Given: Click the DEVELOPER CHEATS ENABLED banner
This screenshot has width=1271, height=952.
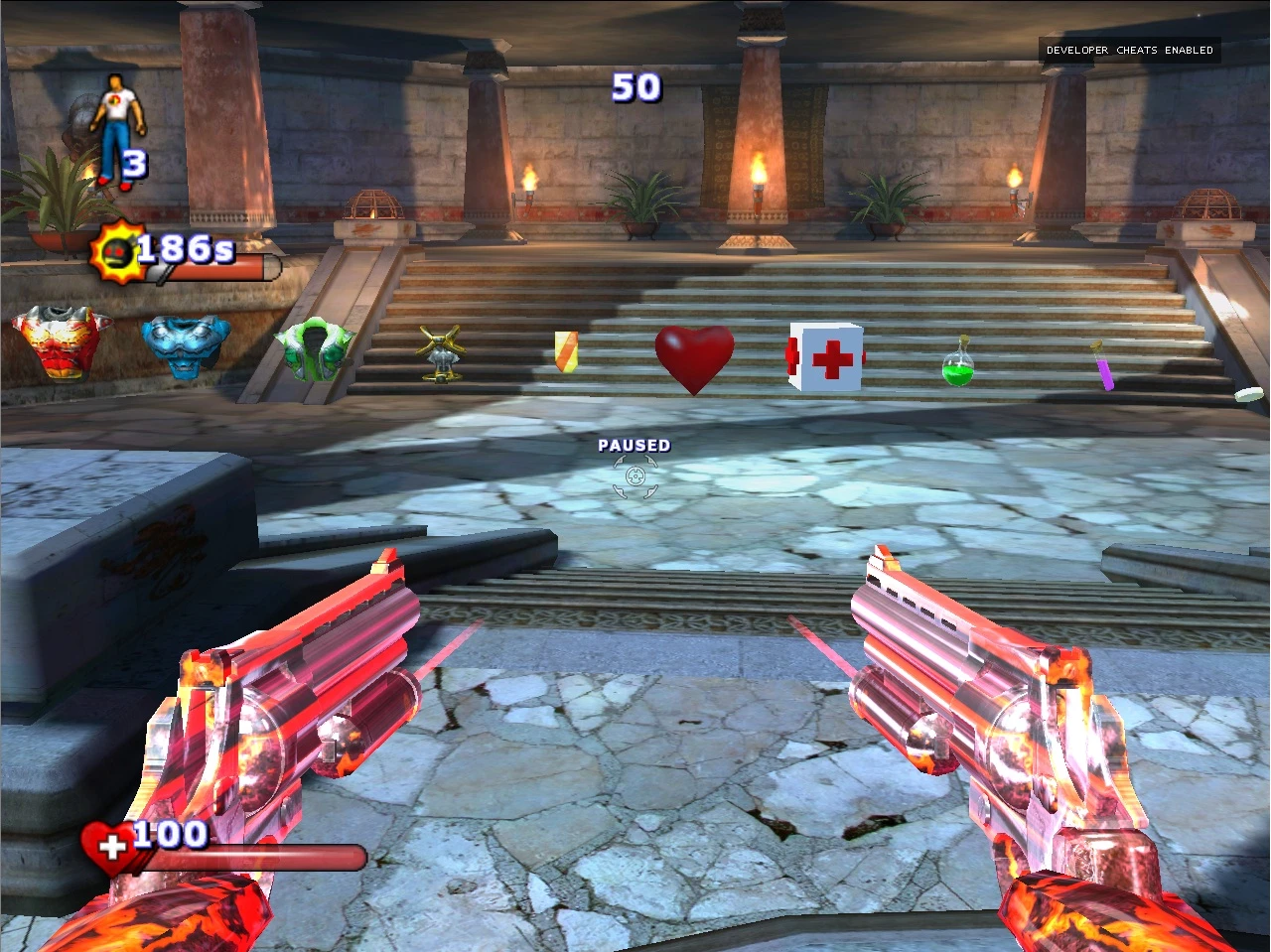Looking at the screenshot, I should coord(1128,50).
